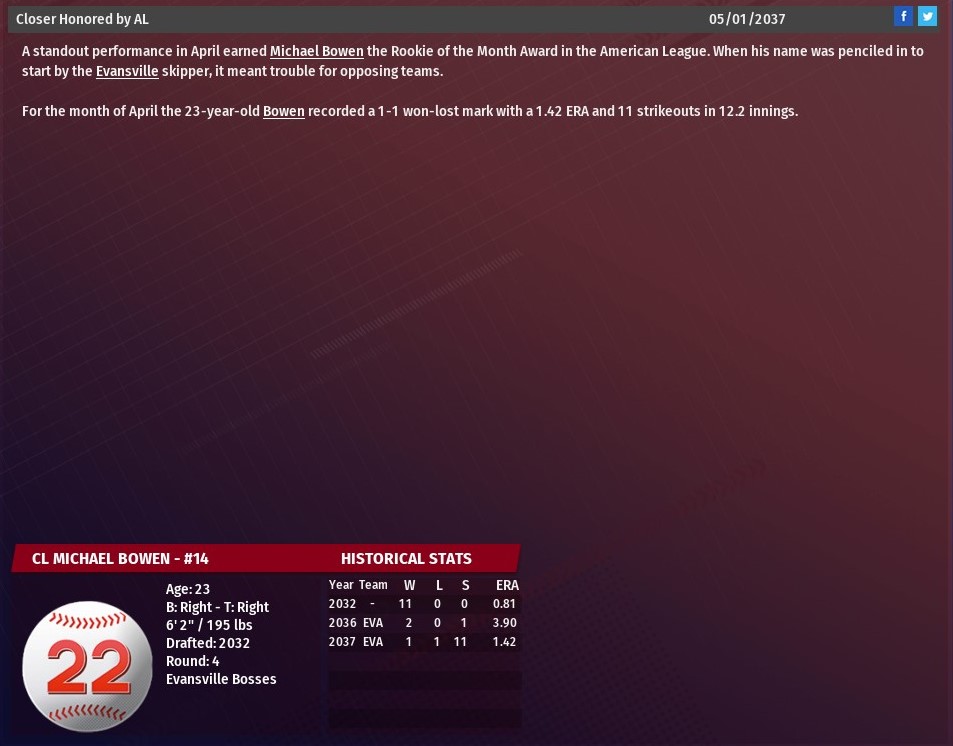The height and width of the screenshot is (746, 953).
Task: Share the article on Twitter
Action: 927,16
